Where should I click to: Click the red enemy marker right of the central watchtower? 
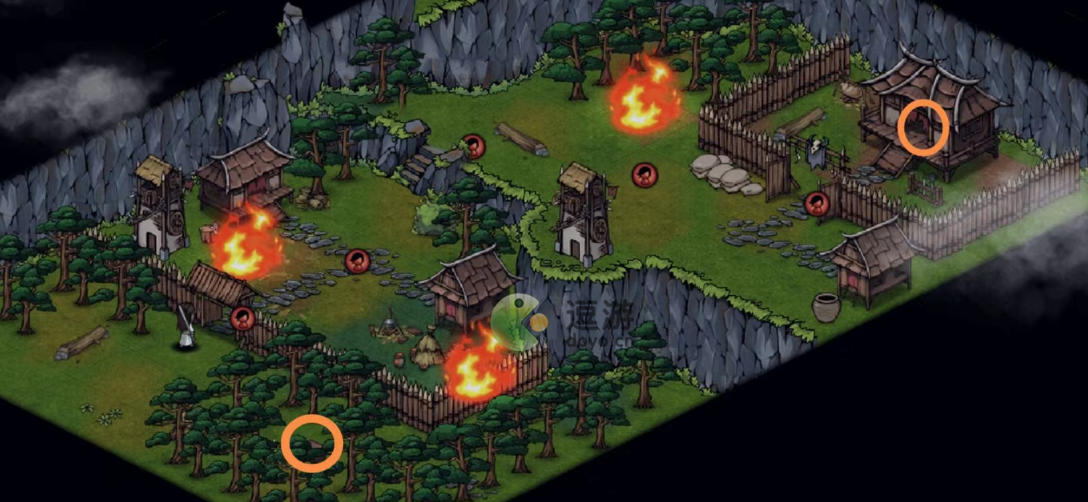[645, 175]
